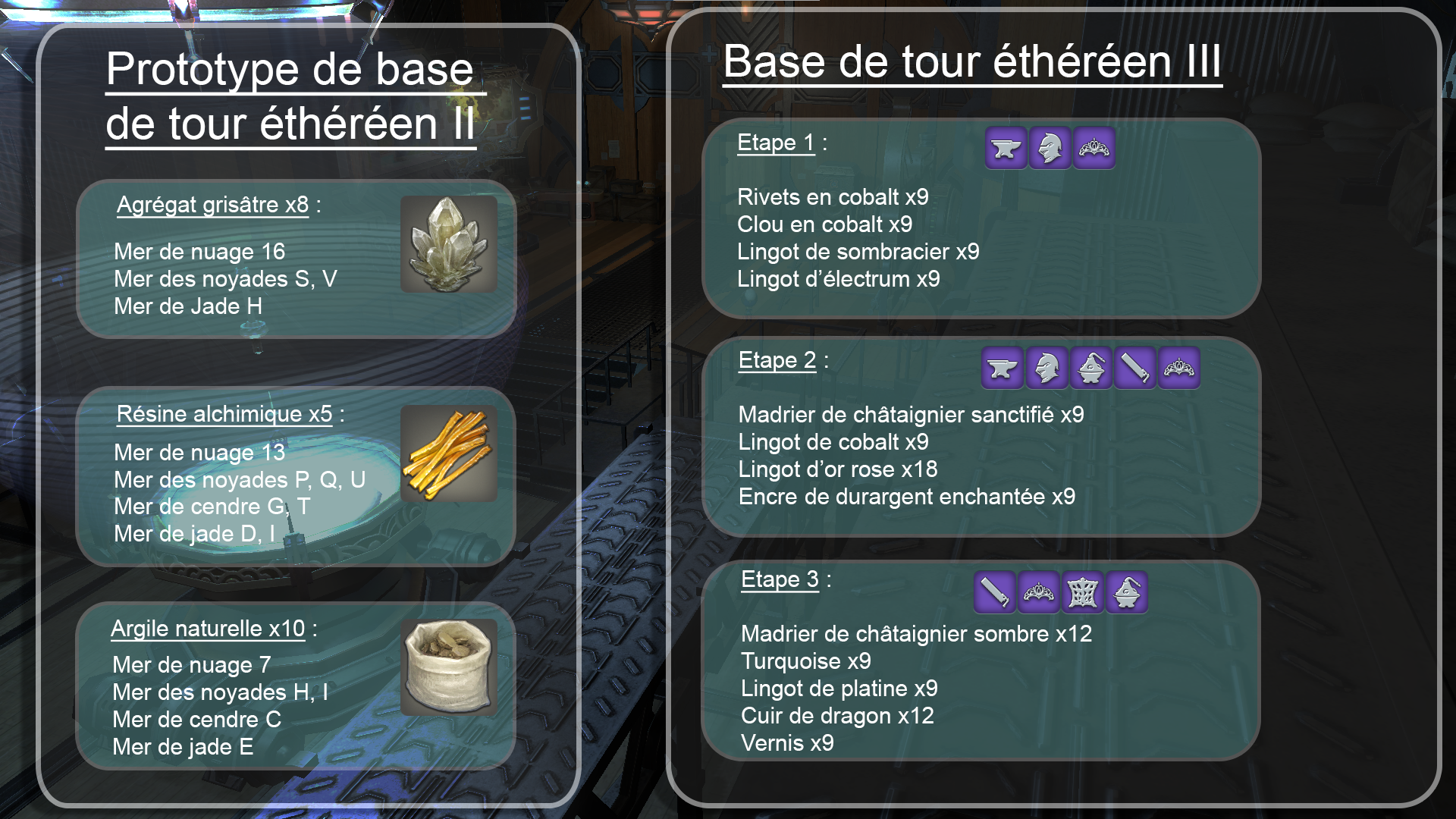Select the Argile naturelle sack icon
The height and width of the screenshot is (819, 1456).
(448, 667)
